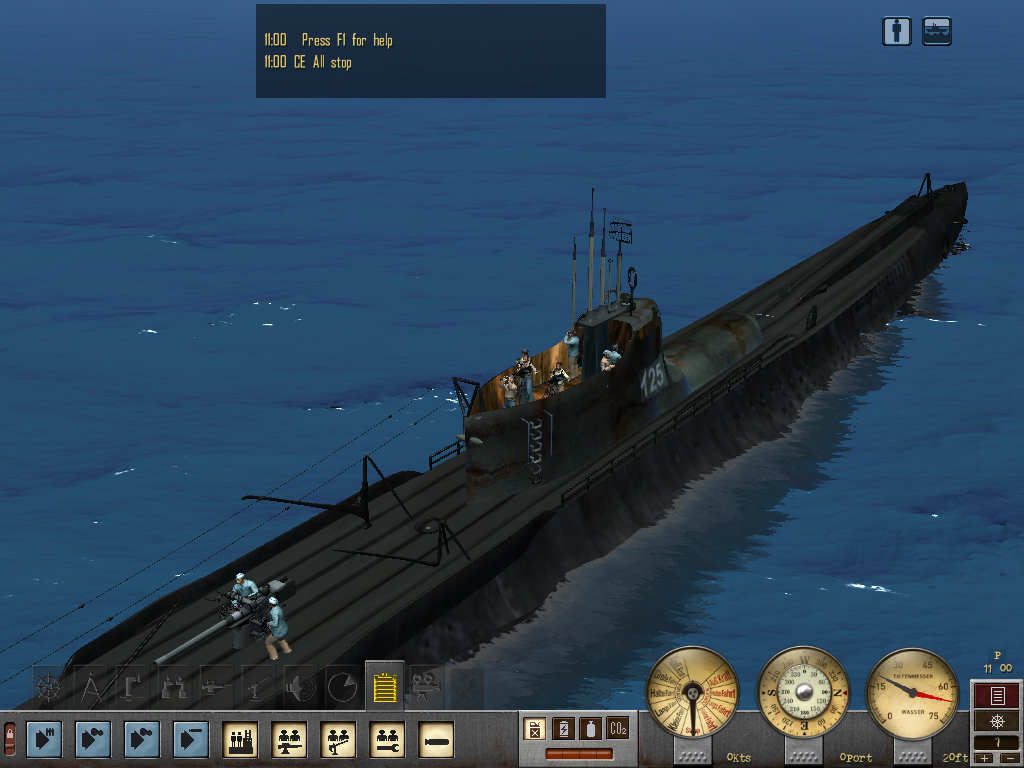Open the radar sweep station tab
The height and width of the screenshot is (768, 1024).
coord(341,688)
